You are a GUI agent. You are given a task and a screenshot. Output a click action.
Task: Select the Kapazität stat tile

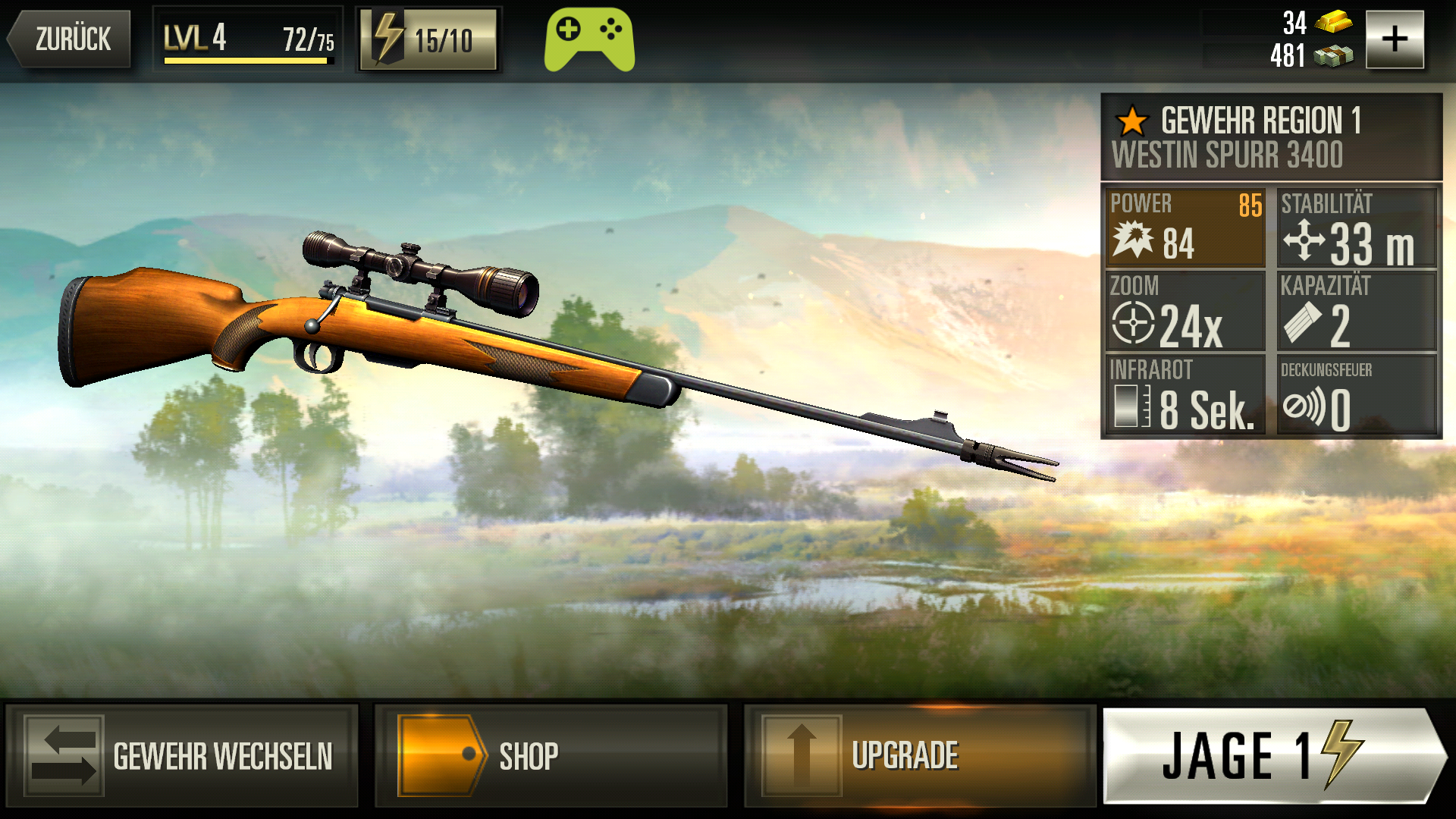point(1357,311)
